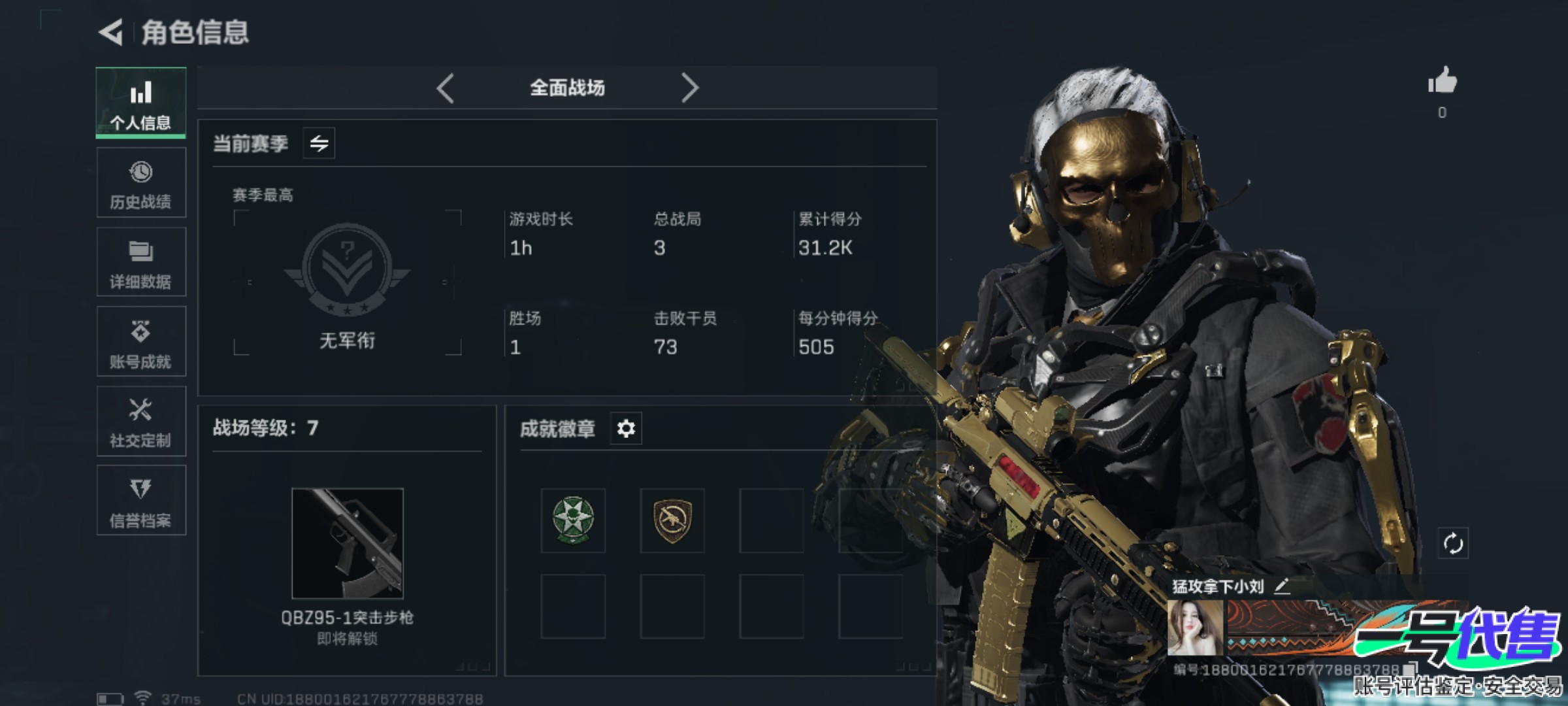This screenshot has height=706, width=1568.
Task: Click the left arrow beside 全面战场
Action: click(x=446, y=88)
